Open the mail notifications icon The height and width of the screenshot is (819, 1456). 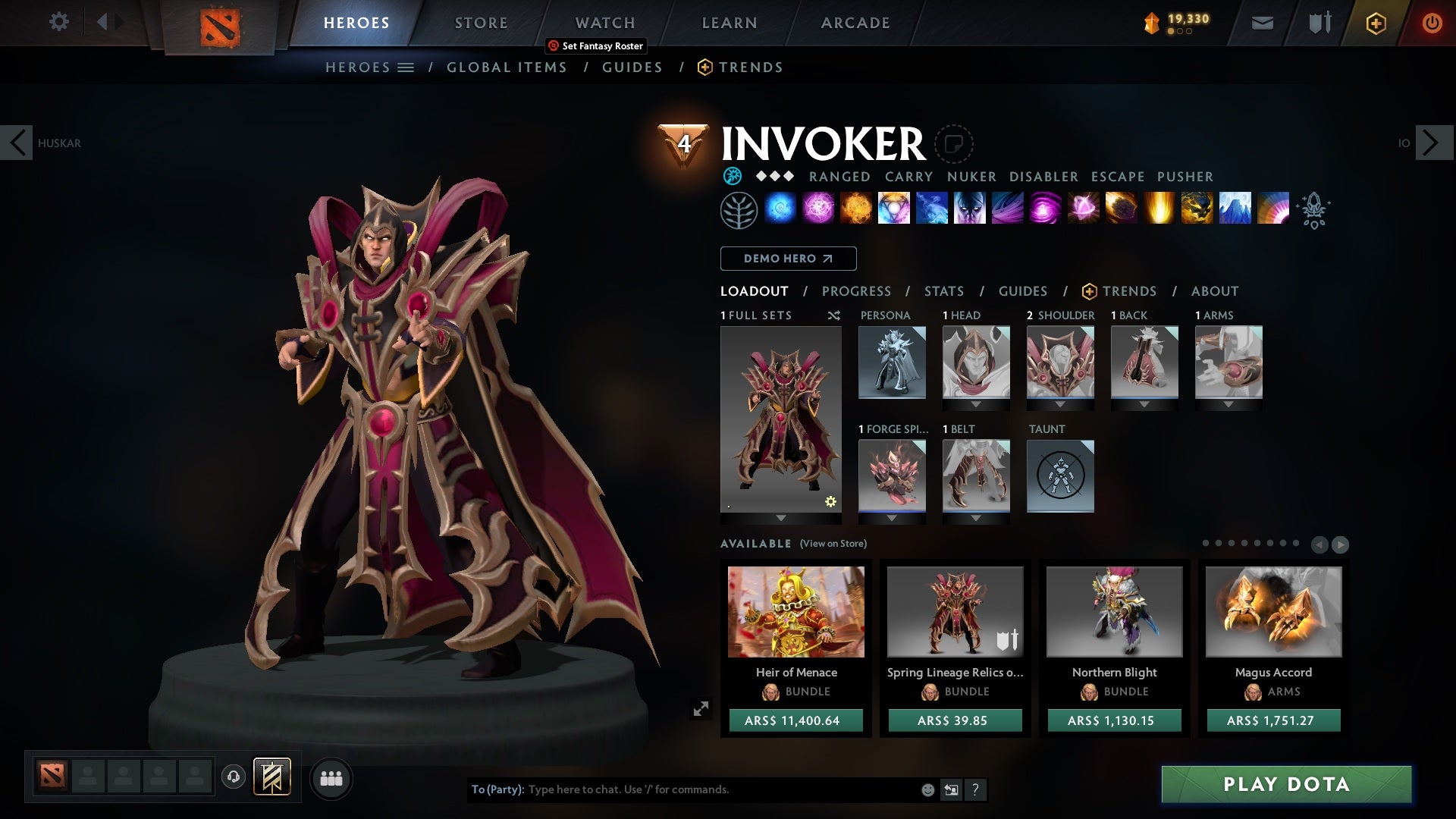(x=1262, y=23)
